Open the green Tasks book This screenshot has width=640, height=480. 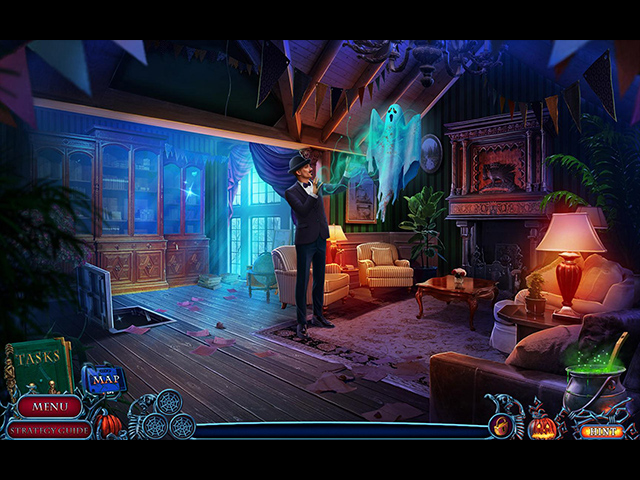coord(36,366)
